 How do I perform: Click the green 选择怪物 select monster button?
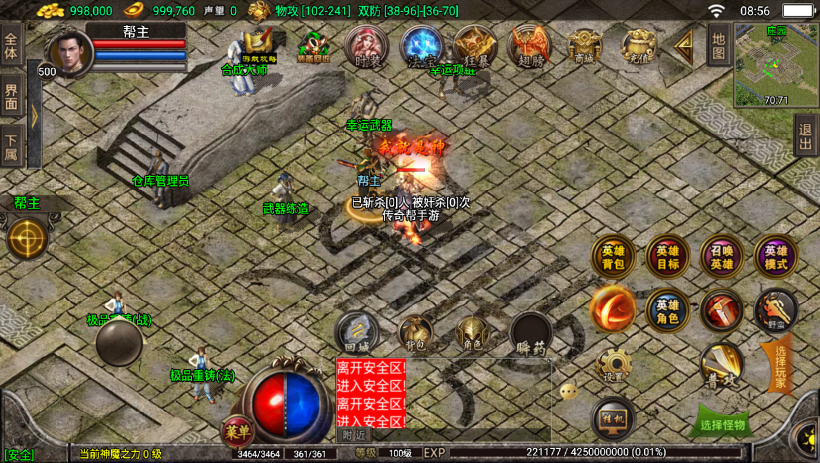(720, 423)
